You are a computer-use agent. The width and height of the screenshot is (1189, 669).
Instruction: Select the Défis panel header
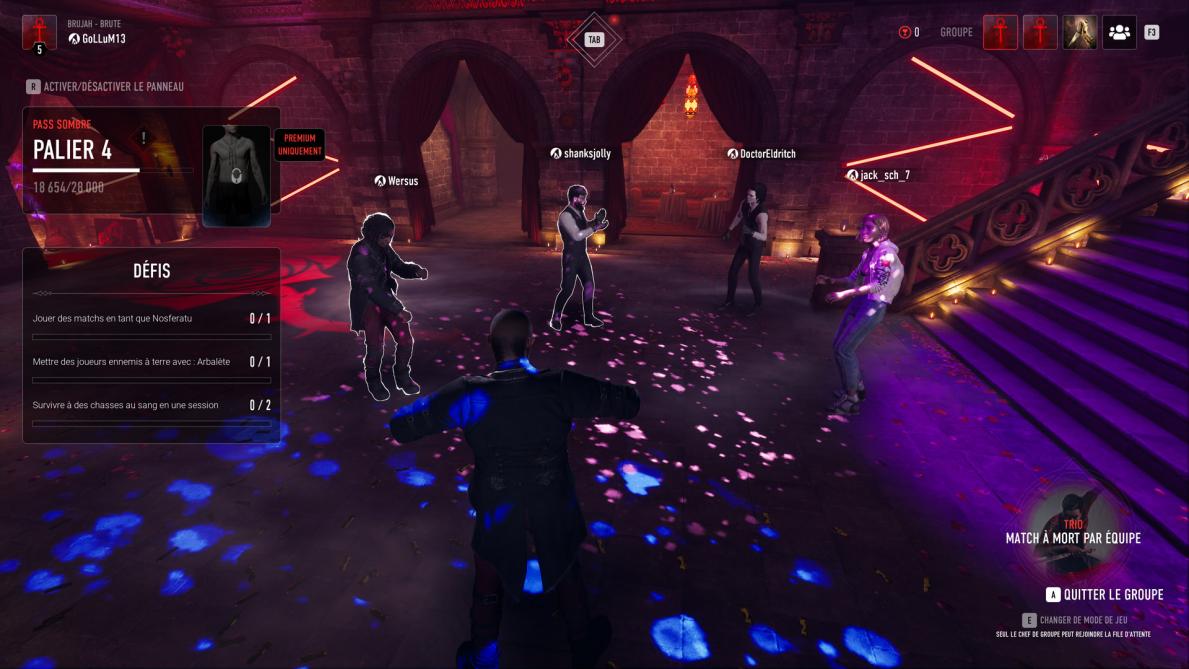click(151, 271)
